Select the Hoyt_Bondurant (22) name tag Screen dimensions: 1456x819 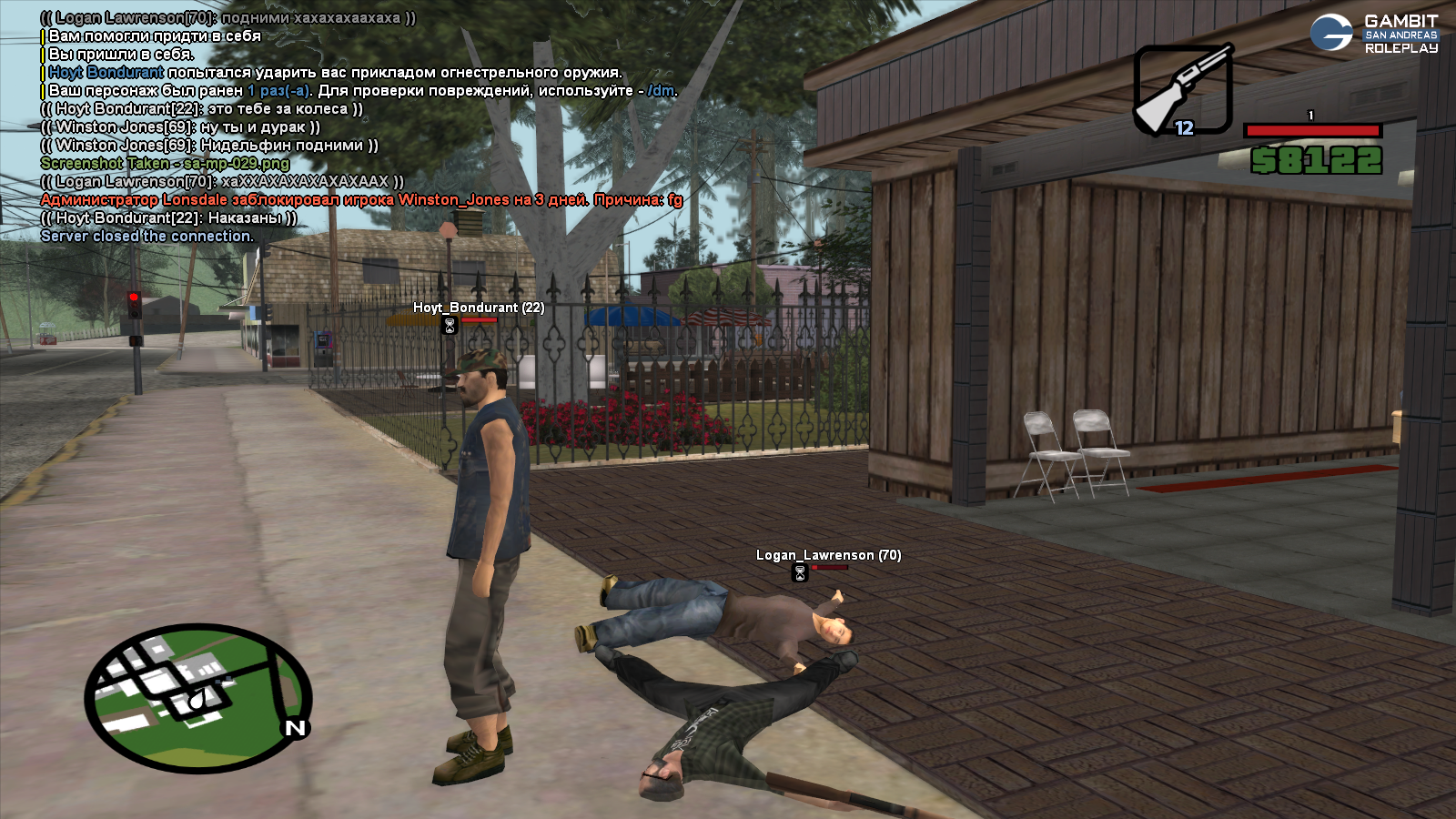click(479, 308)
